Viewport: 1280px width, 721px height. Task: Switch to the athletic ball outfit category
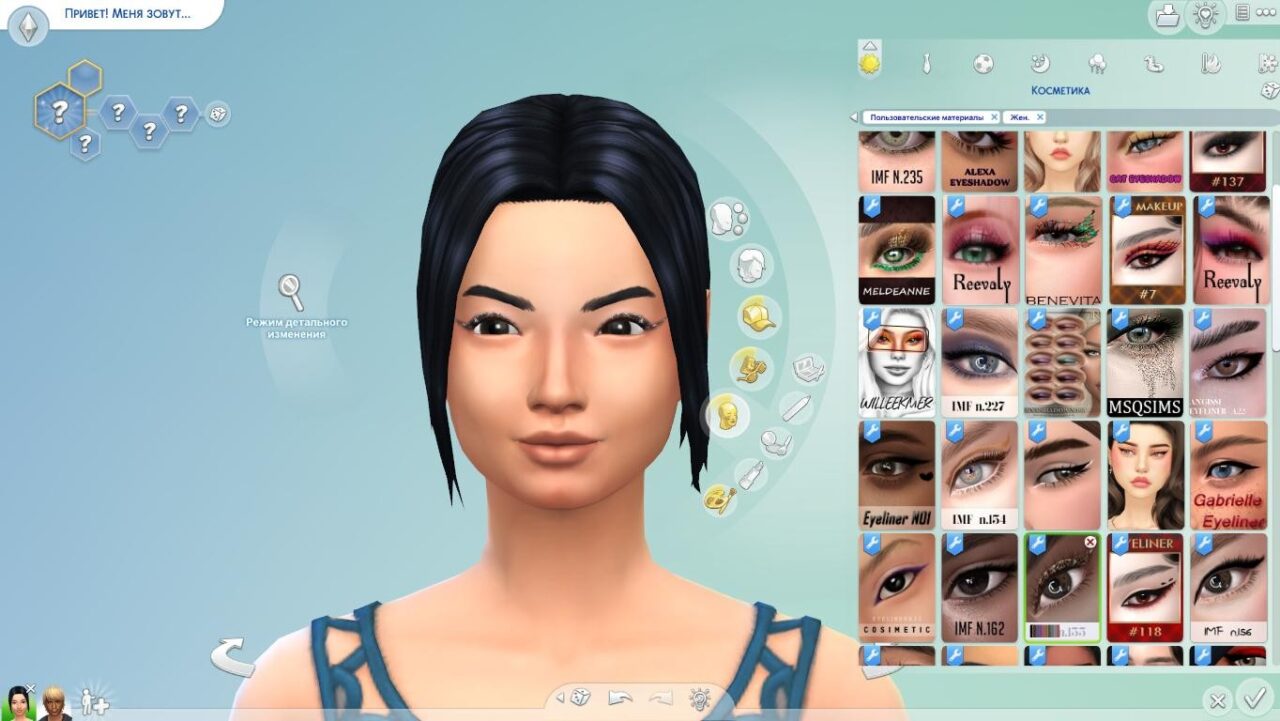(983, 64)
